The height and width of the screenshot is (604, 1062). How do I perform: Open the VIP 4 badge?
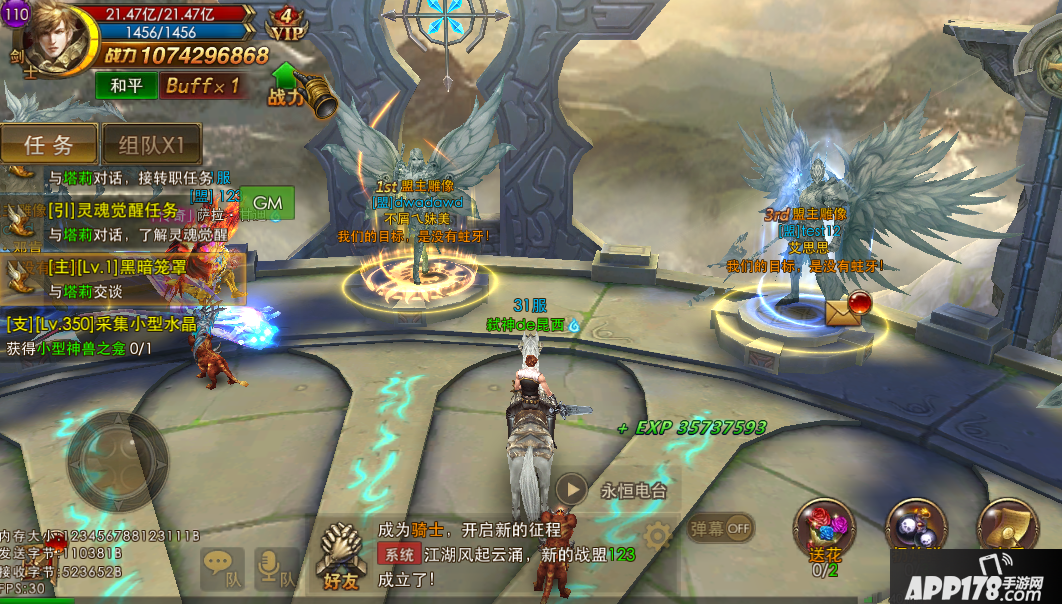(x=288, y=24)
